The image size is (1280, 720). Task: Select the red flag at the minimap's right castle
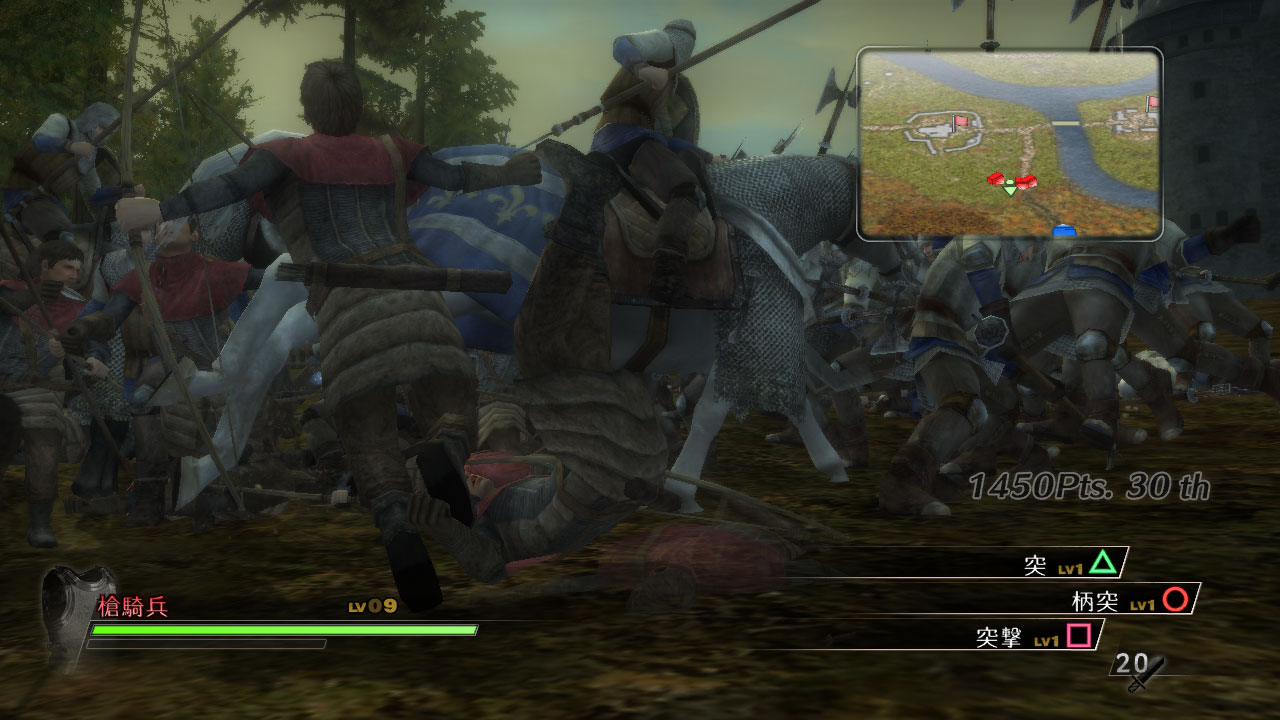tap(1153, 103)
